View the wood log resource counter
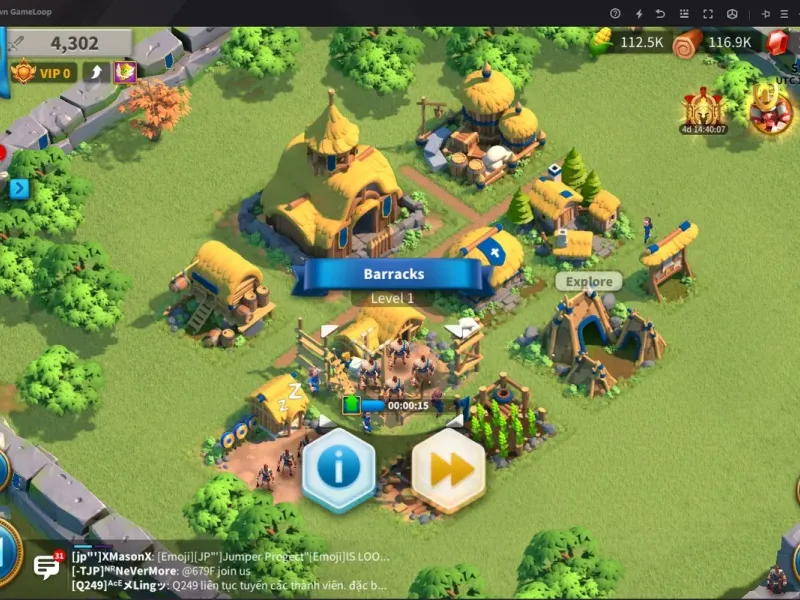 pyautogui.click(x=717, y=42)
